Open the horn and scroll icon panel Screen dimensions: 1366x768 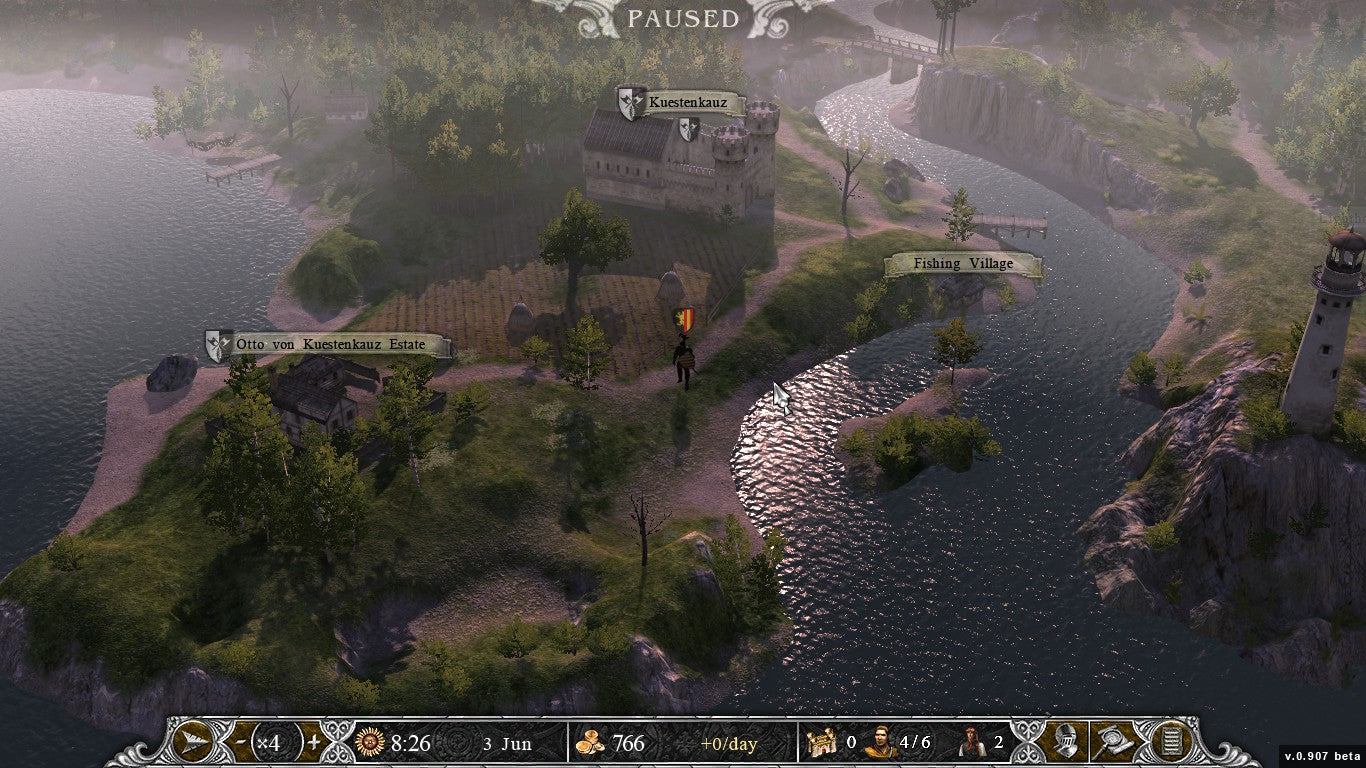(x=1112, y=742)
